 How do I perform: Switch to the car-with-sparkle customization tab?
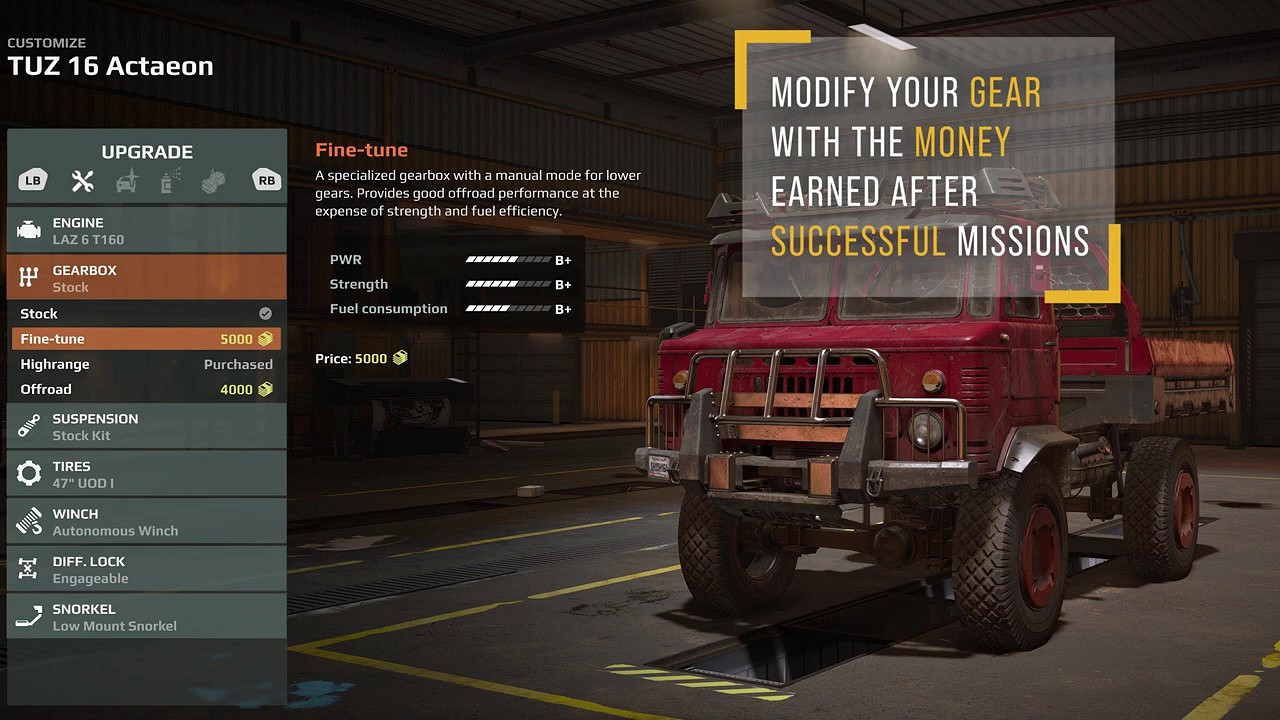[x=127, y=181]
